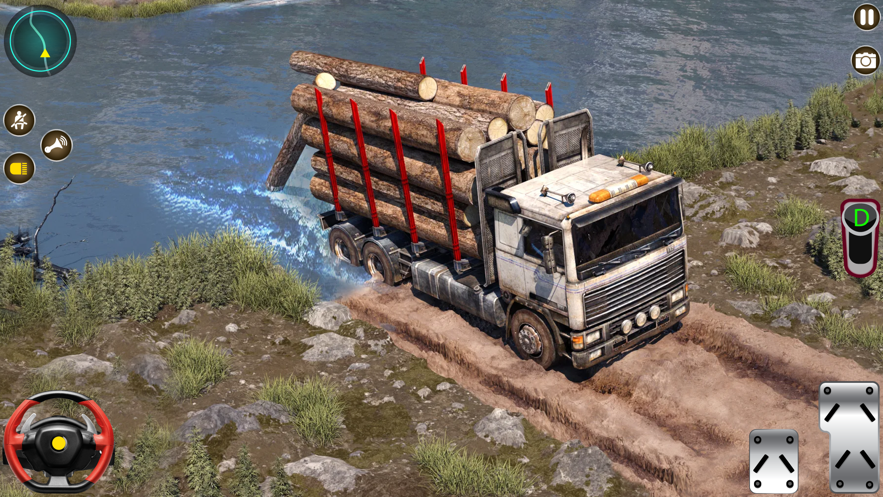Sound the truck horn
The image size is (883, 497).
56,146
